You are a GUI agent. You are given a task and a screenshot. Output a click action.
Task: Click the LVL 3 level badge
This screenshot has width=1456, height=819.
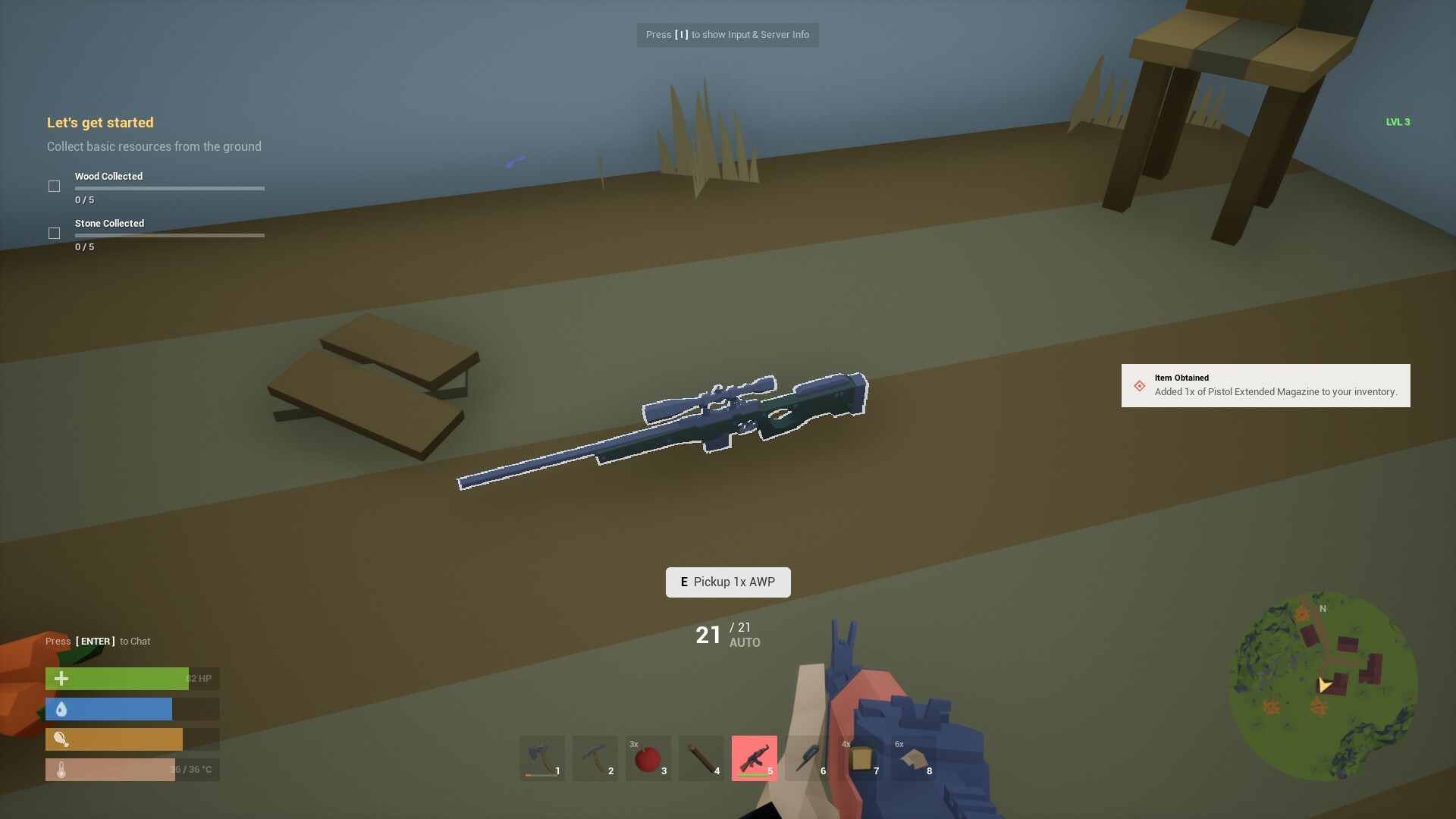[x=1398, y=121]
